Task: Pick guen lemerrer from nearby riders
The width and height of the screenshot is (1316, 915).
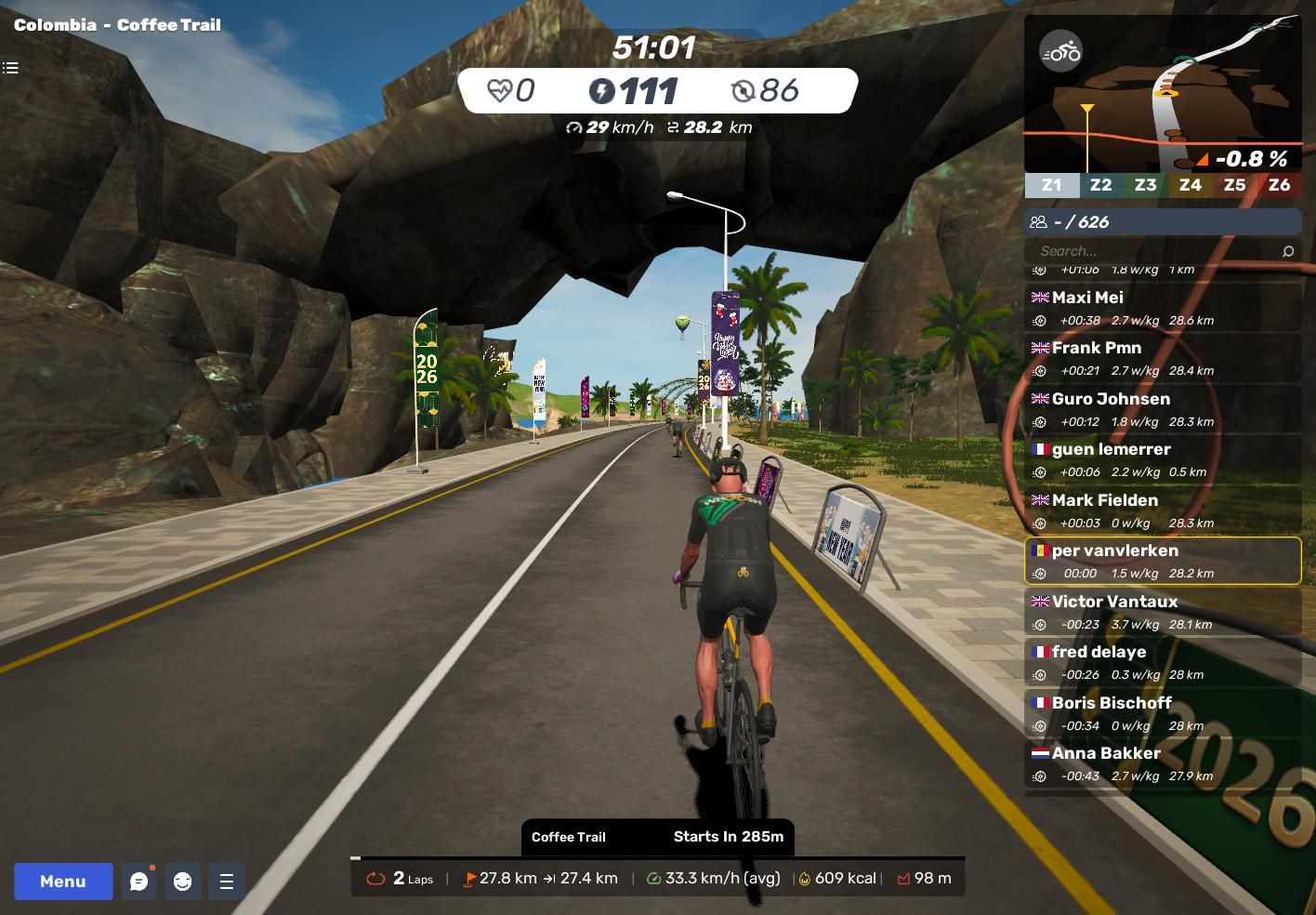Action: (1162, 459)
